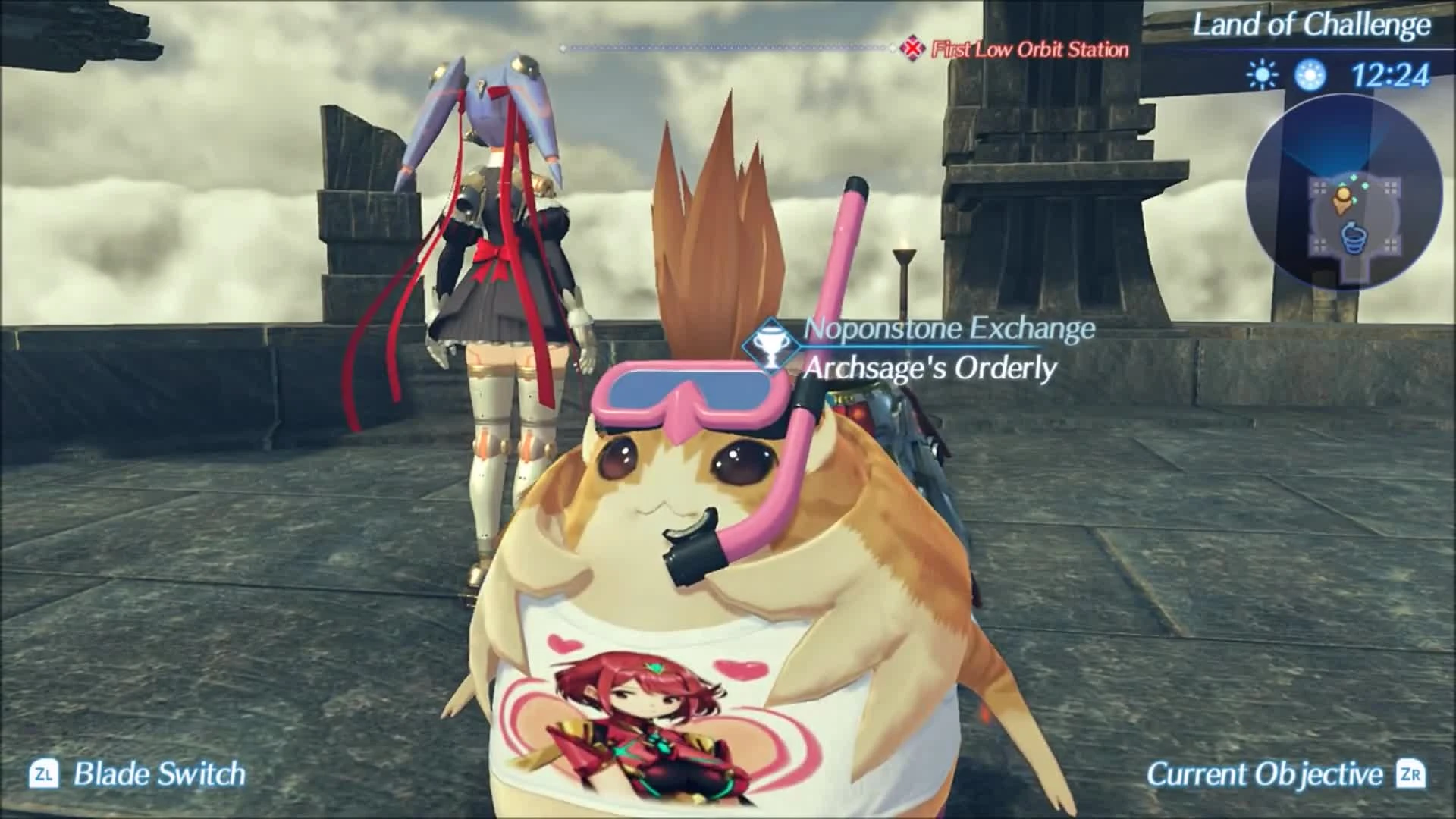Click the sun weather icon
Viewport: 1456px width, 819px height.
[x=1262, y=75]
